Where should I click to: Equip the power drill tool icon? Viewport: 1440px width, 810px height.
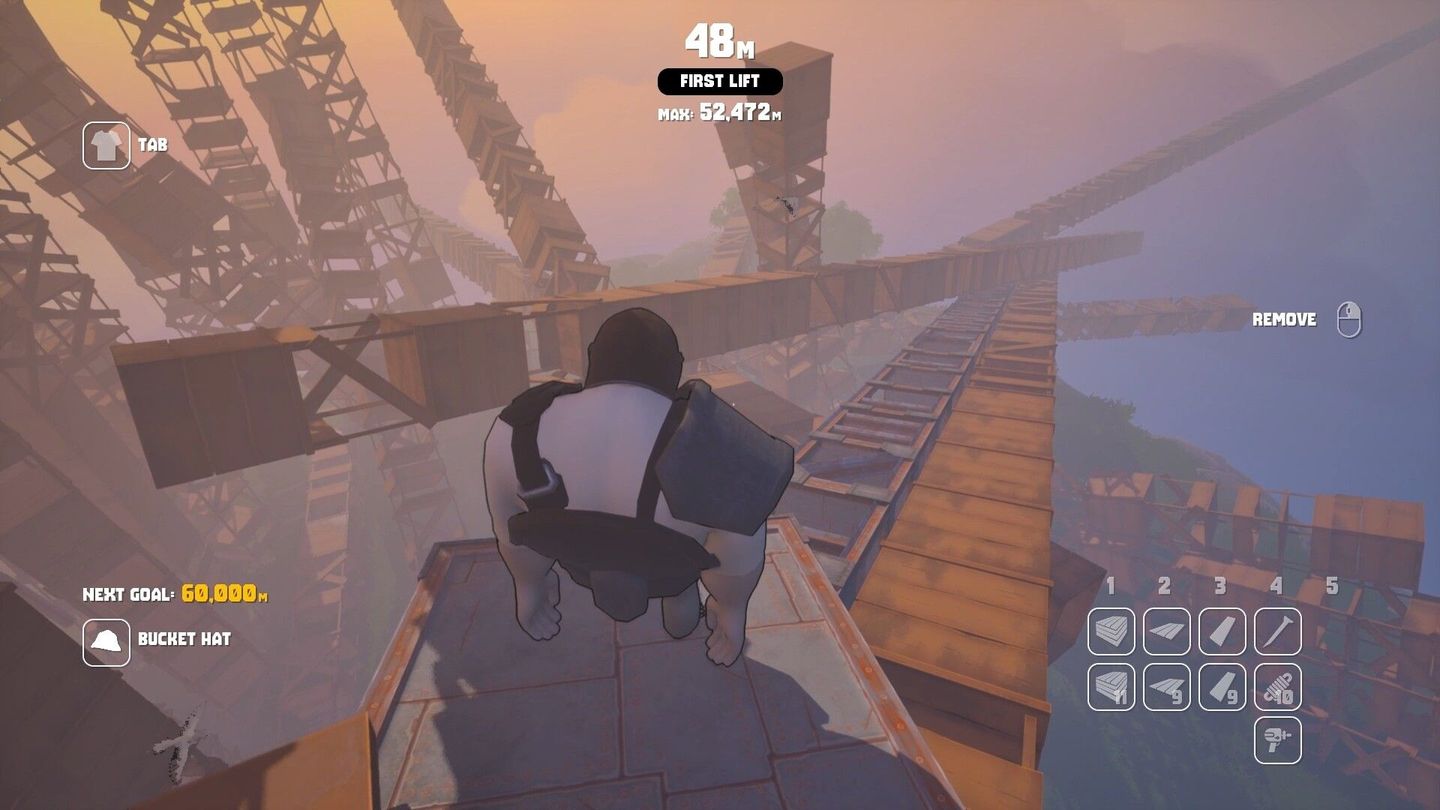(1277, 740)
